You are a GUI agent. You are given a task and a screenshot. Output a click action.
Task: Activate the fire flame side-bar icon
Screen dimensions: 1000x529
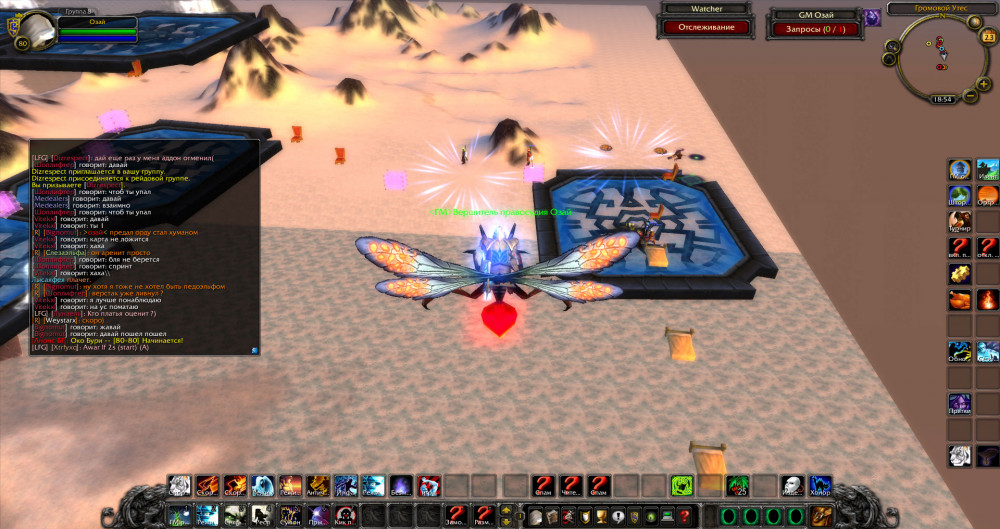click(x=987, y=299)
